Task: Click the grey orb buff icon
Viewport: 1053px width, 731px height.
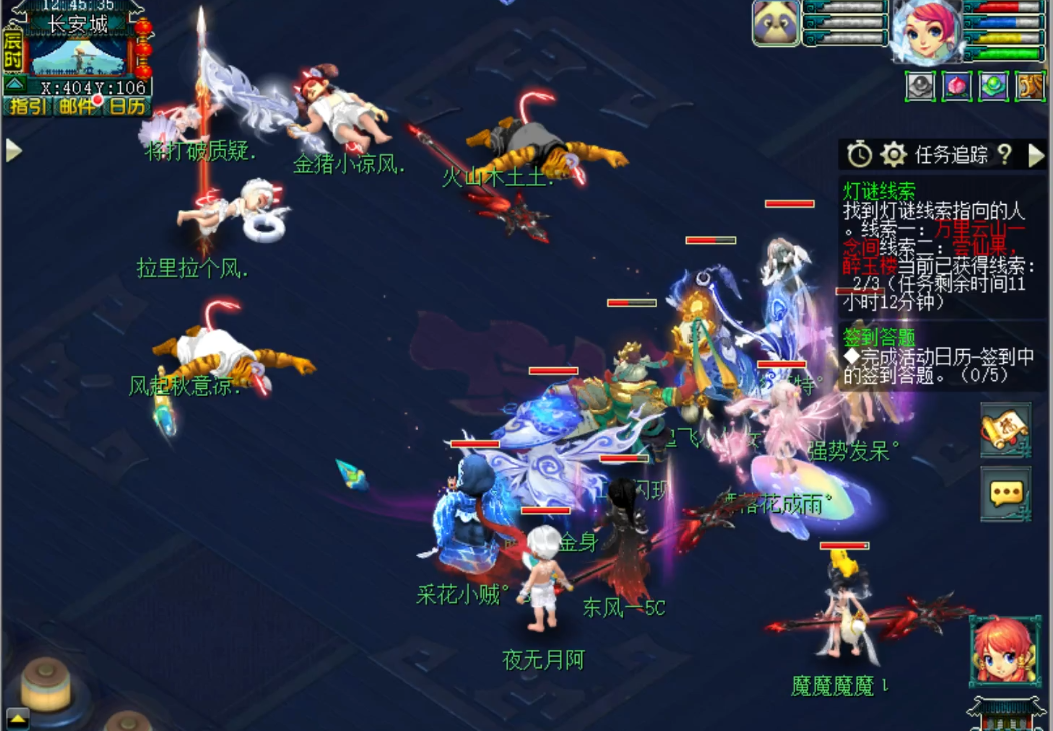Action: point(920,87)
